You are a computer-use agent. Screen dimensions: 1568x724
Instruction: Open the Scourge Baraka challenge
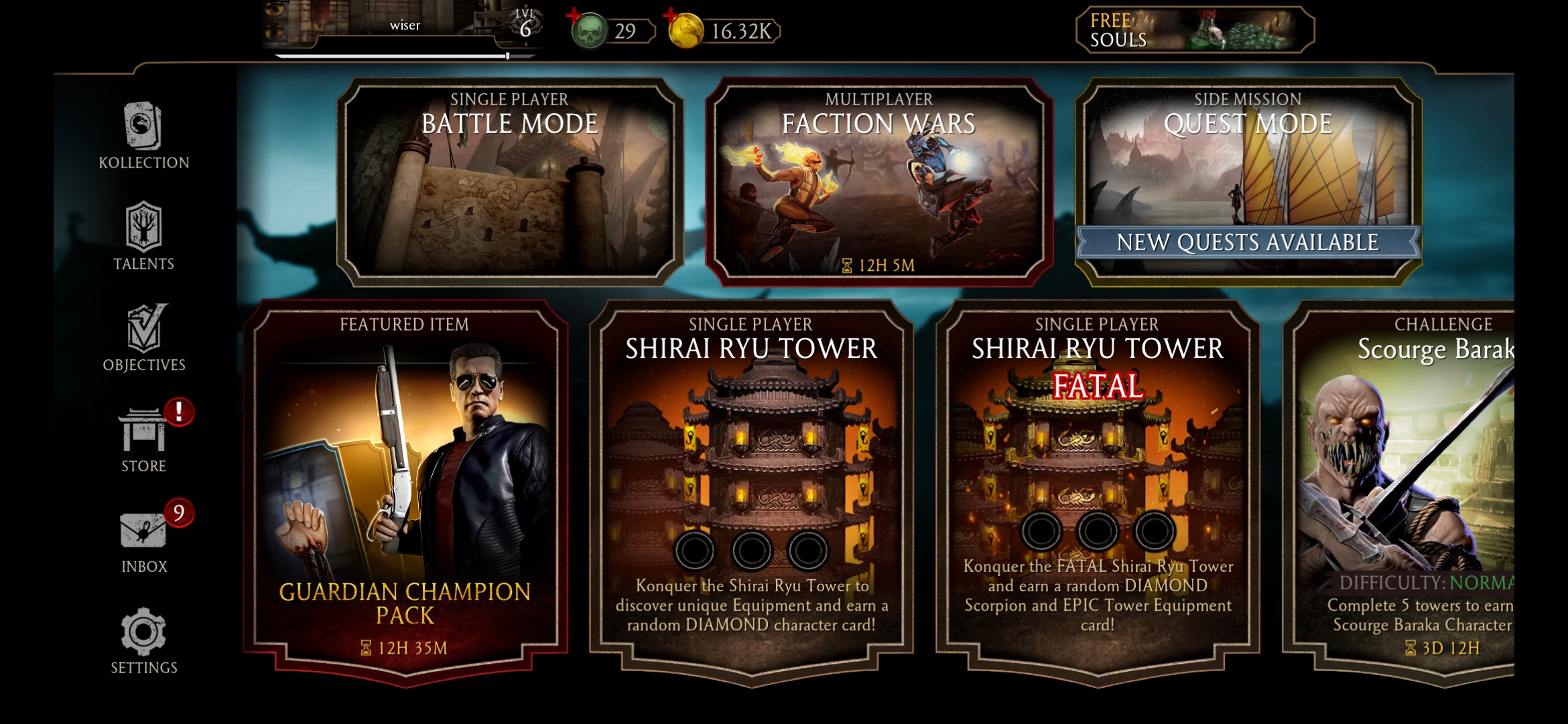point(1407,489)
